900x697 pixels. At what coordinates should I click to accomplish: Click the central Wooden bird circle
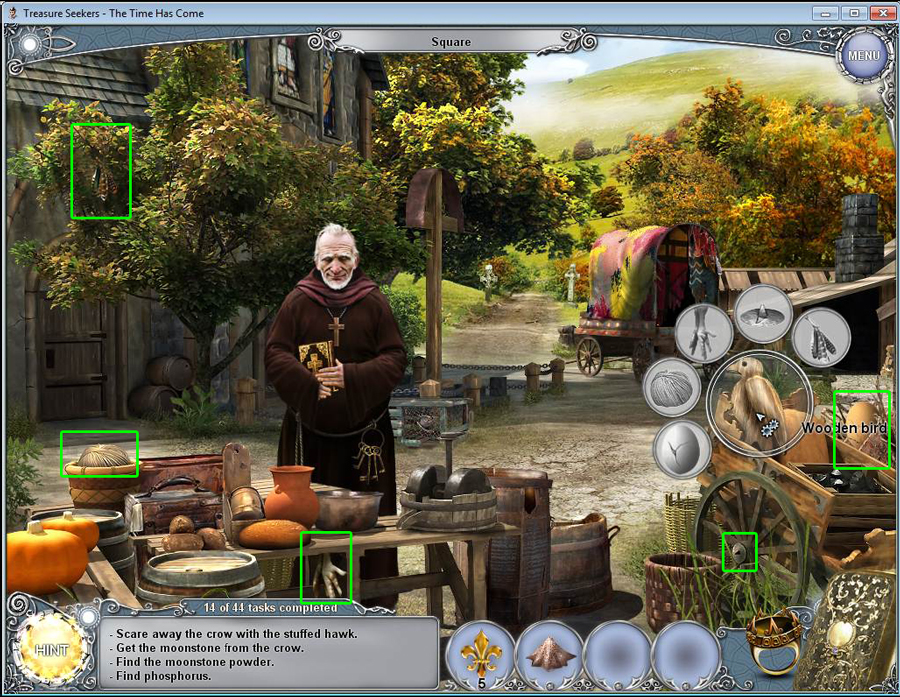pos(762,403)
